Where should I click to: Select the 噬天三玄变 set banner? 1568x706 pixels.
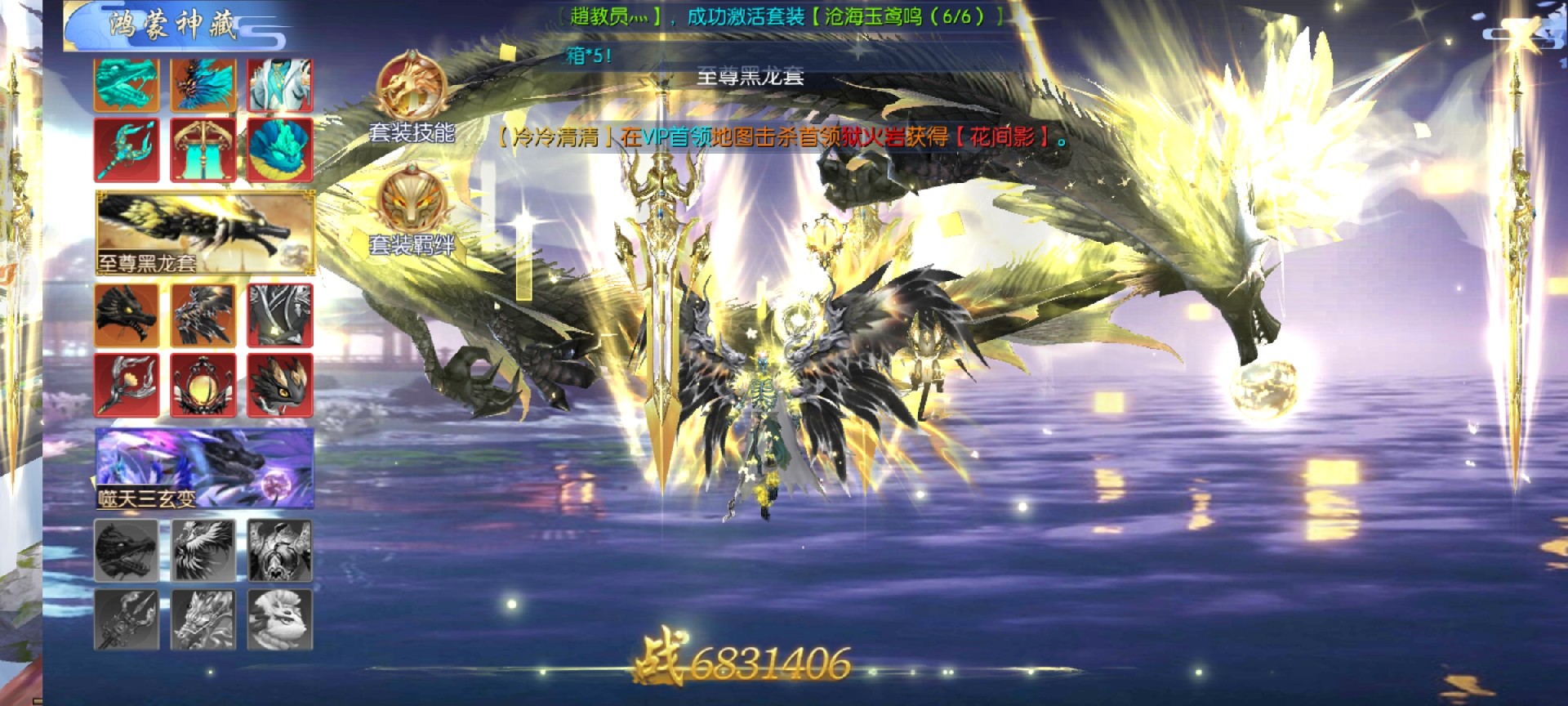[205, 468]
